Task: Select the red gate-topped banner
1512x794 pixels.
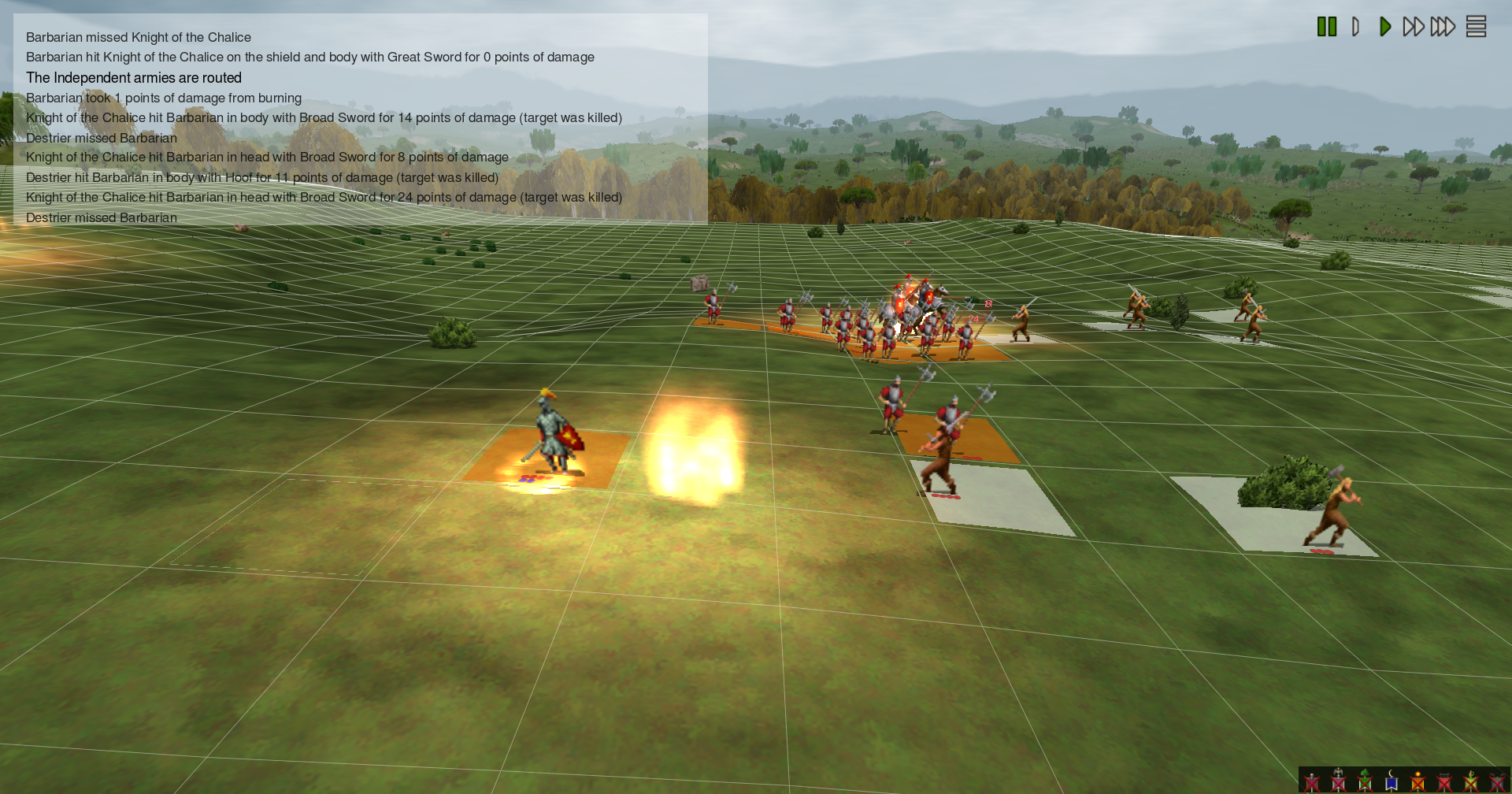Action: pyautogui.click(x=1444, y=781)
